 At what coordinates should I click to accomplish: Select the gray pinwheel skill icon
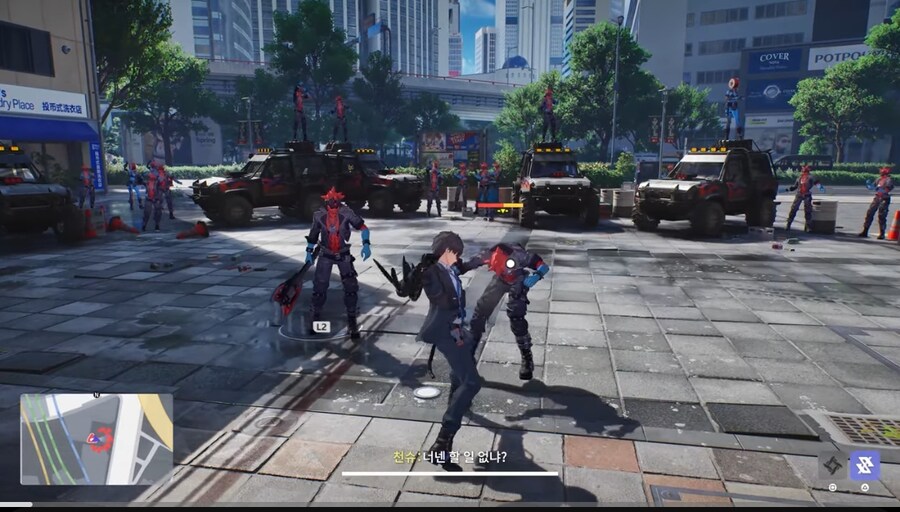[x=832, y=465]
